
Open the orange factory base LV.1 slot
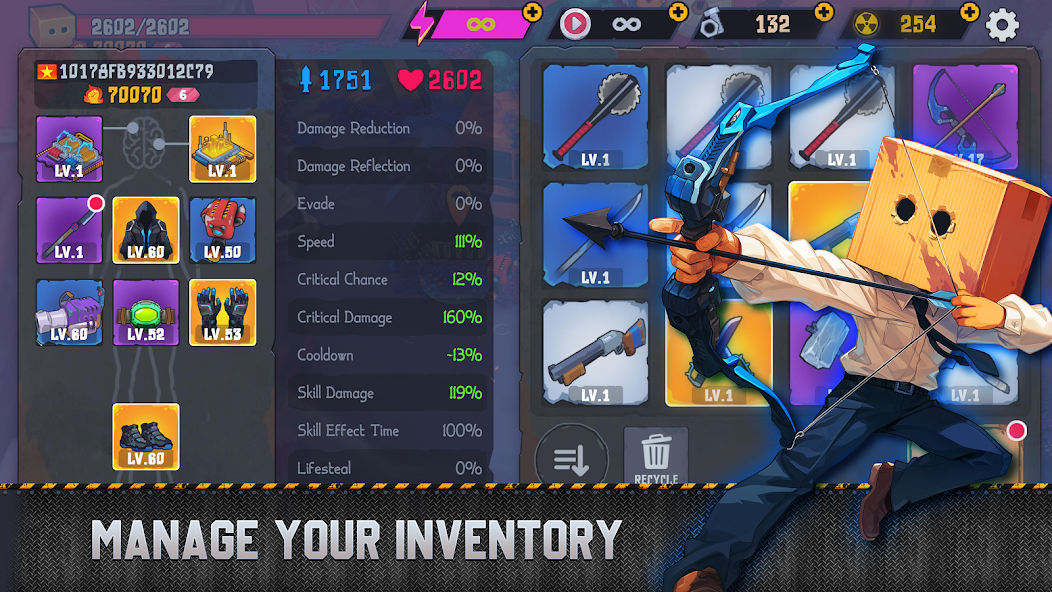tap(222, 149)
